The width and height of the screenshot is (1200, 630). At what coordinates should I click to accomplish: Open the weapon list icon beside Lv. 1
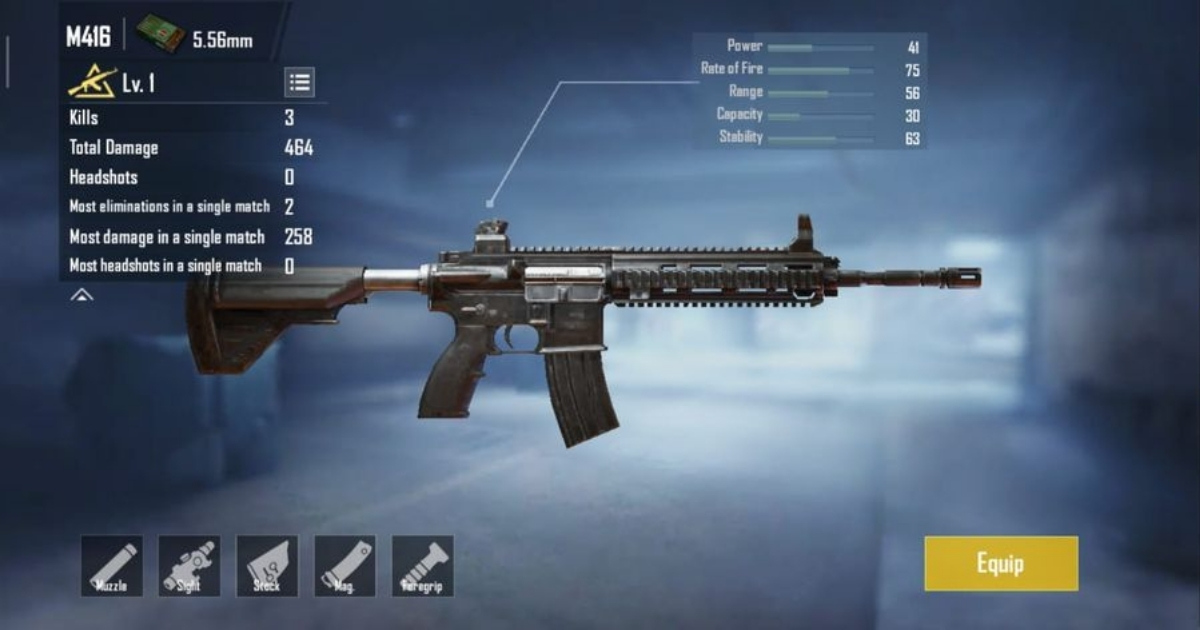click(x=299, y=82)
